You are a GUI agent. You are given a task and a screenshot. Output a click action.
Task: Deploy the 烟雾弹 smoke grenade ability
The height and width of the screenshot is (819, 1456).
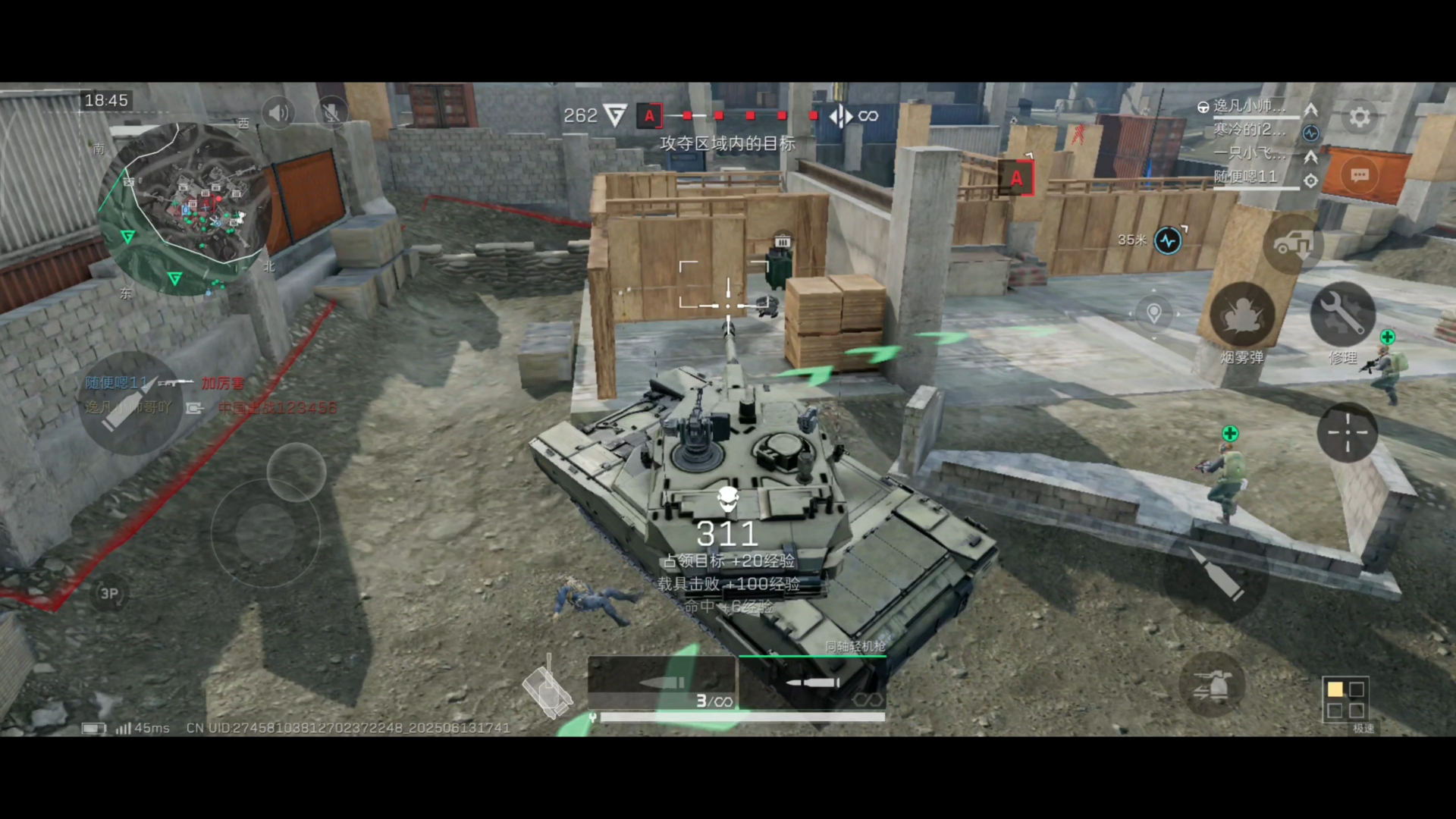tap(1242, 315)
